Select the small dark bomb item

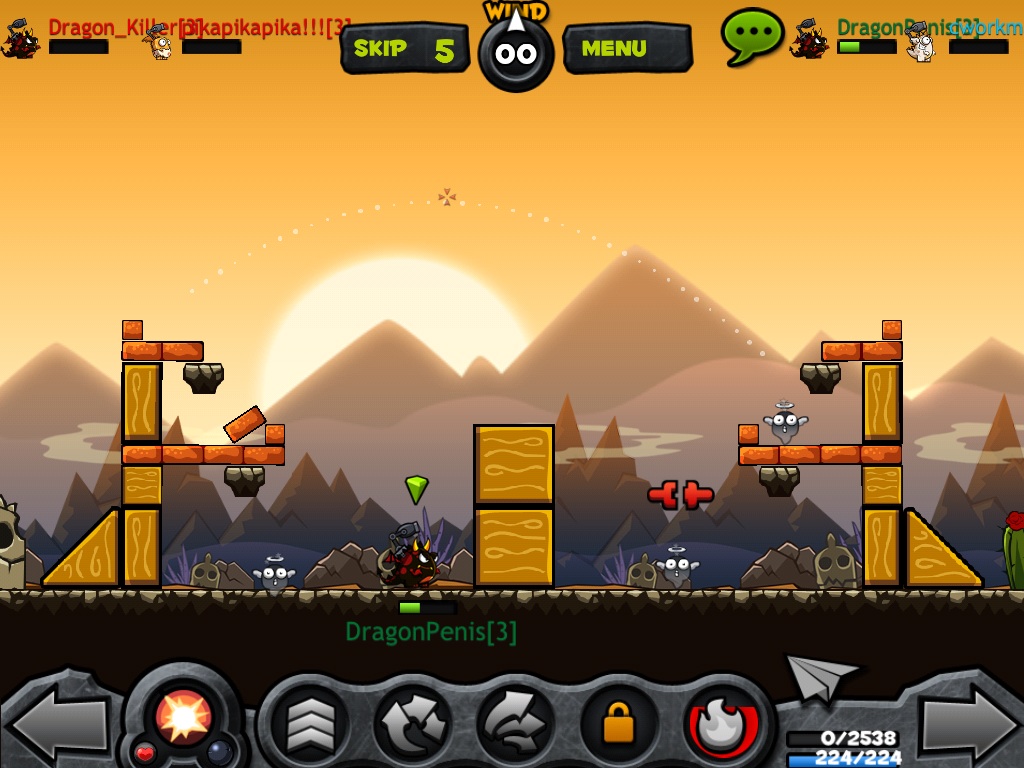point(219,751)
